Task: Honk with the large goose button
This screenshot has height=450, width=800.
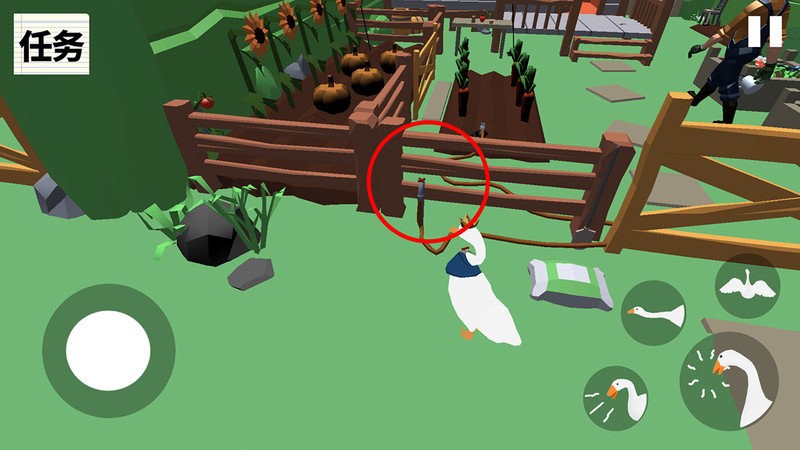Action: 730,381
